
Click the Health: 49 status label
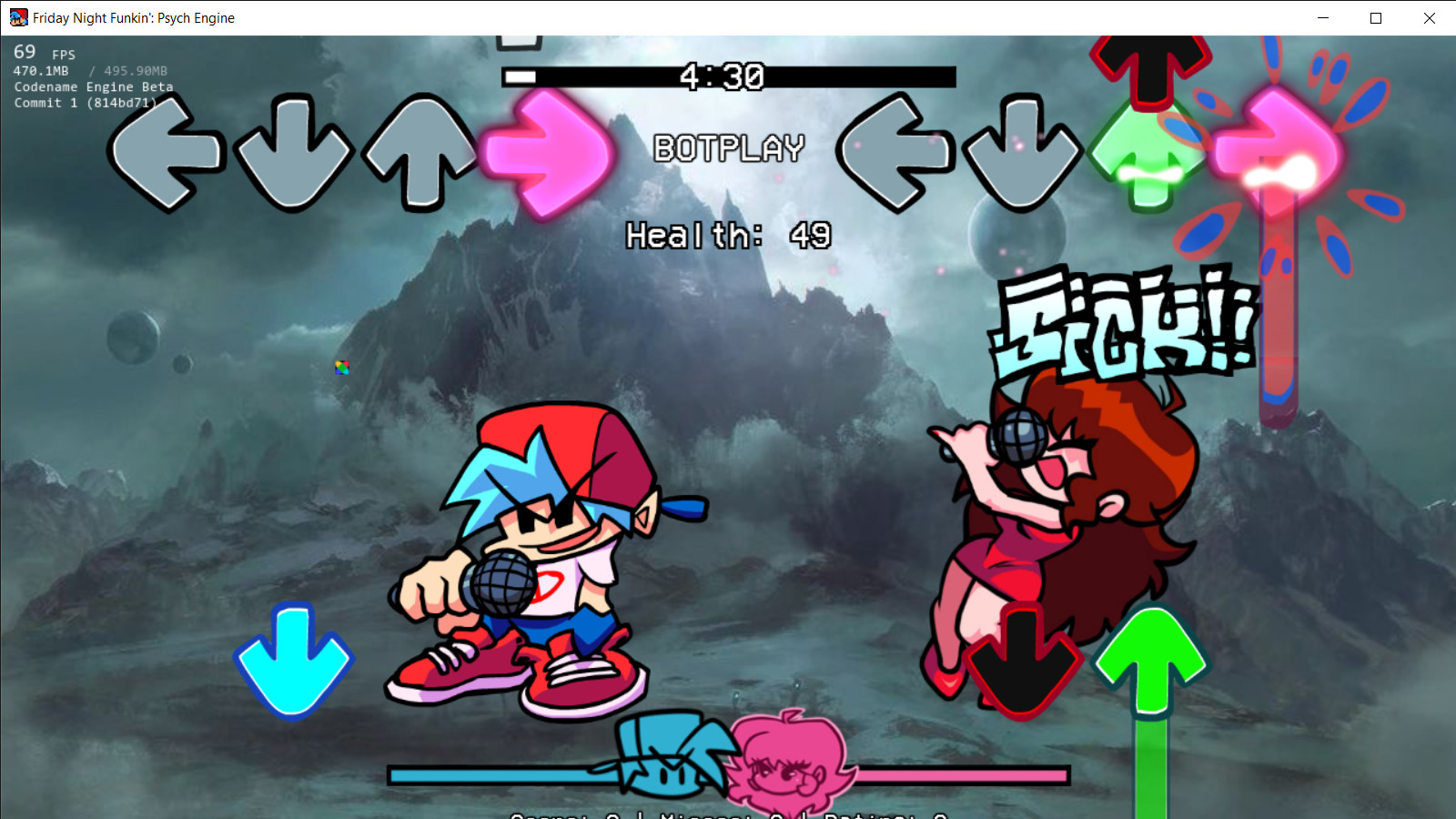(728, 235)
